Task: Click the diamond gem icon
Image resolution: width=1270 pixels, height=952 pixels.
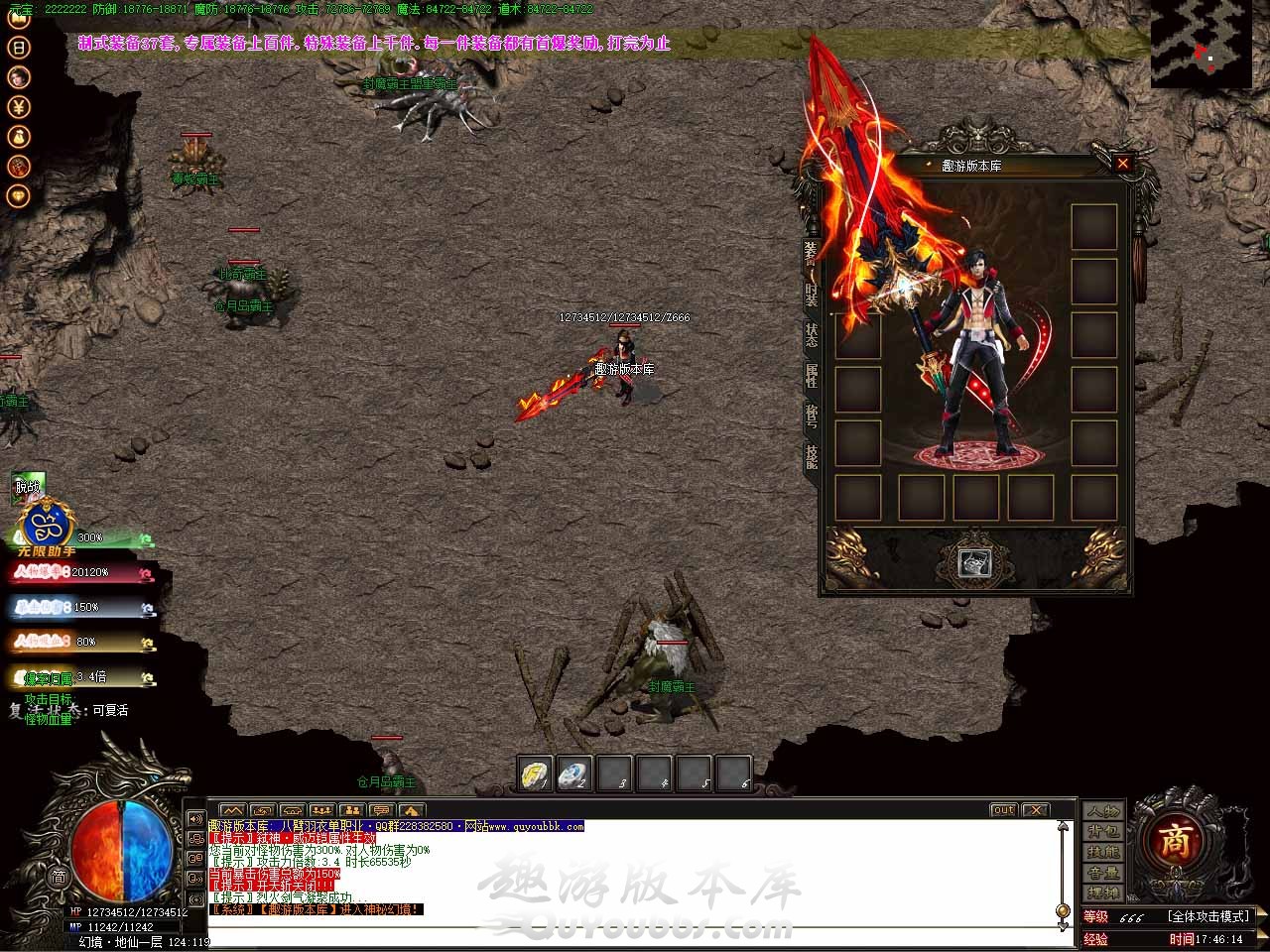Action: click(19, 195)
